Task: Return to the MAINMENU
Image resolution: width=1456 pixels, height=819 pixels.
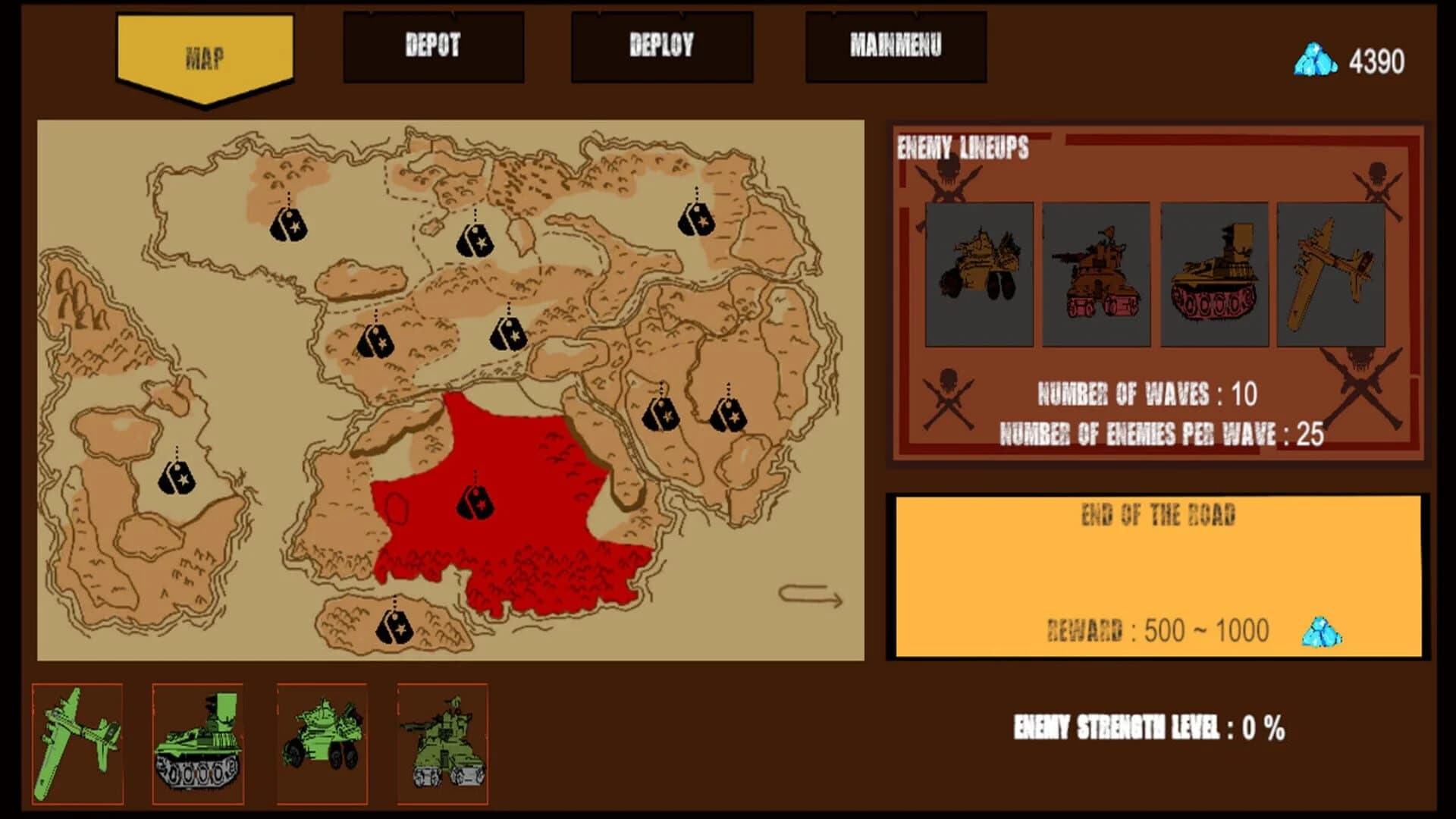Action: [x=896, y=47]
